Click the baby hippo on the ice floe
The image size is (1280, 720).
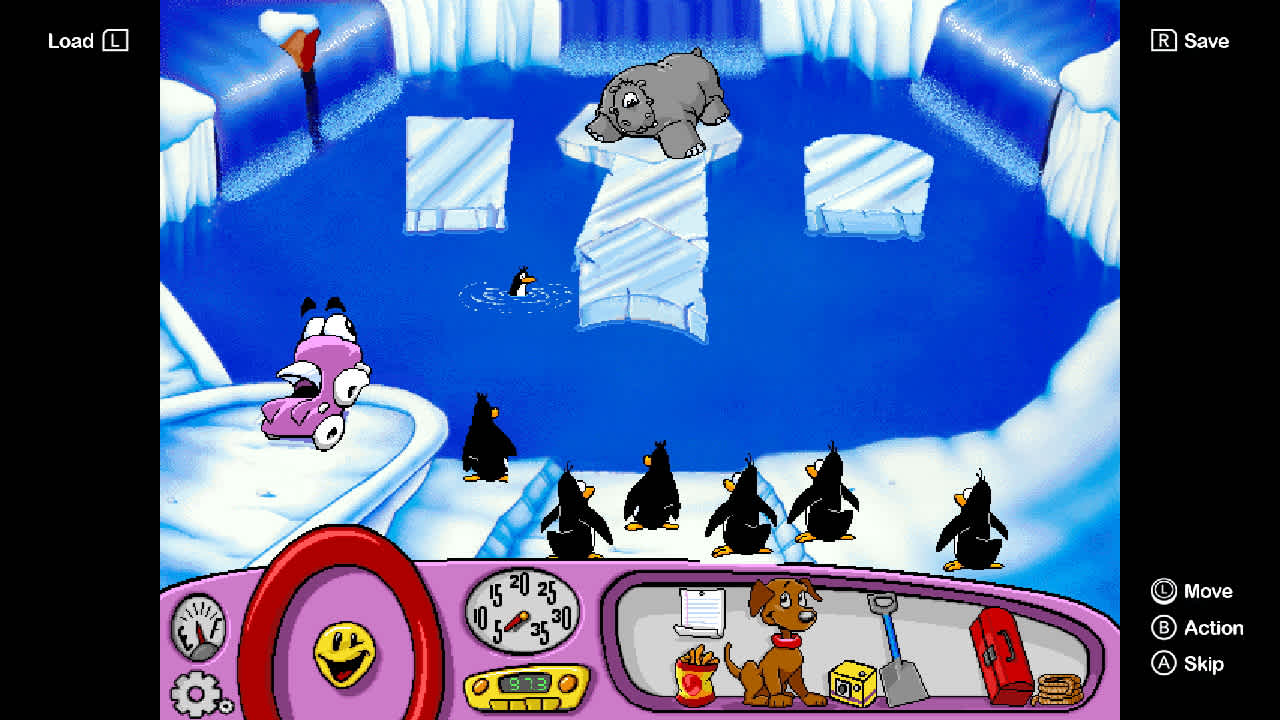click(660, 100)
